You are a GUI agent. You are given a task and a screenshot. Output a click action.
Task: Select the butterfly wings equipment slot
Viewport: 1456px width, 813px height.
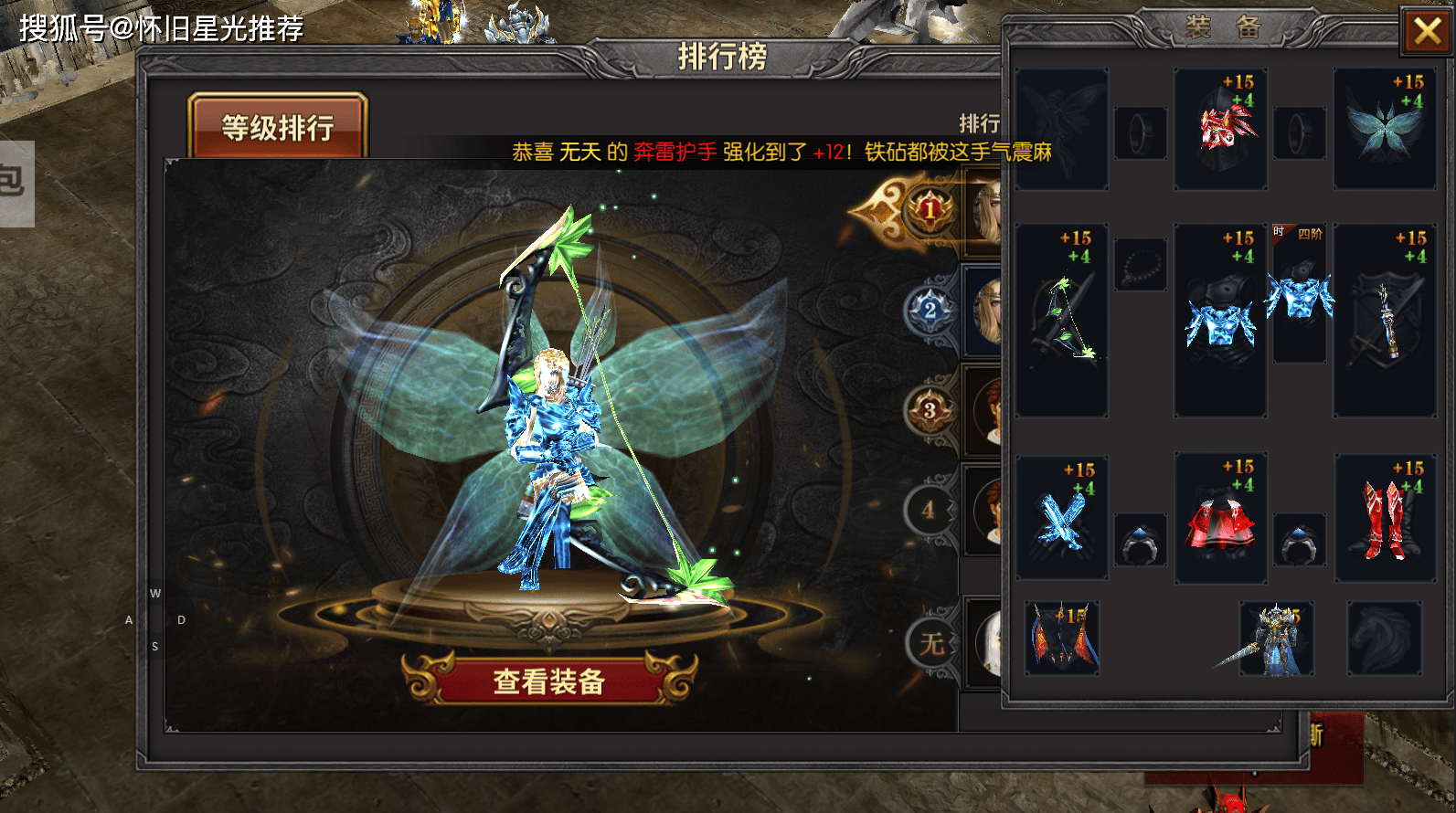(x=1384, y=130)
